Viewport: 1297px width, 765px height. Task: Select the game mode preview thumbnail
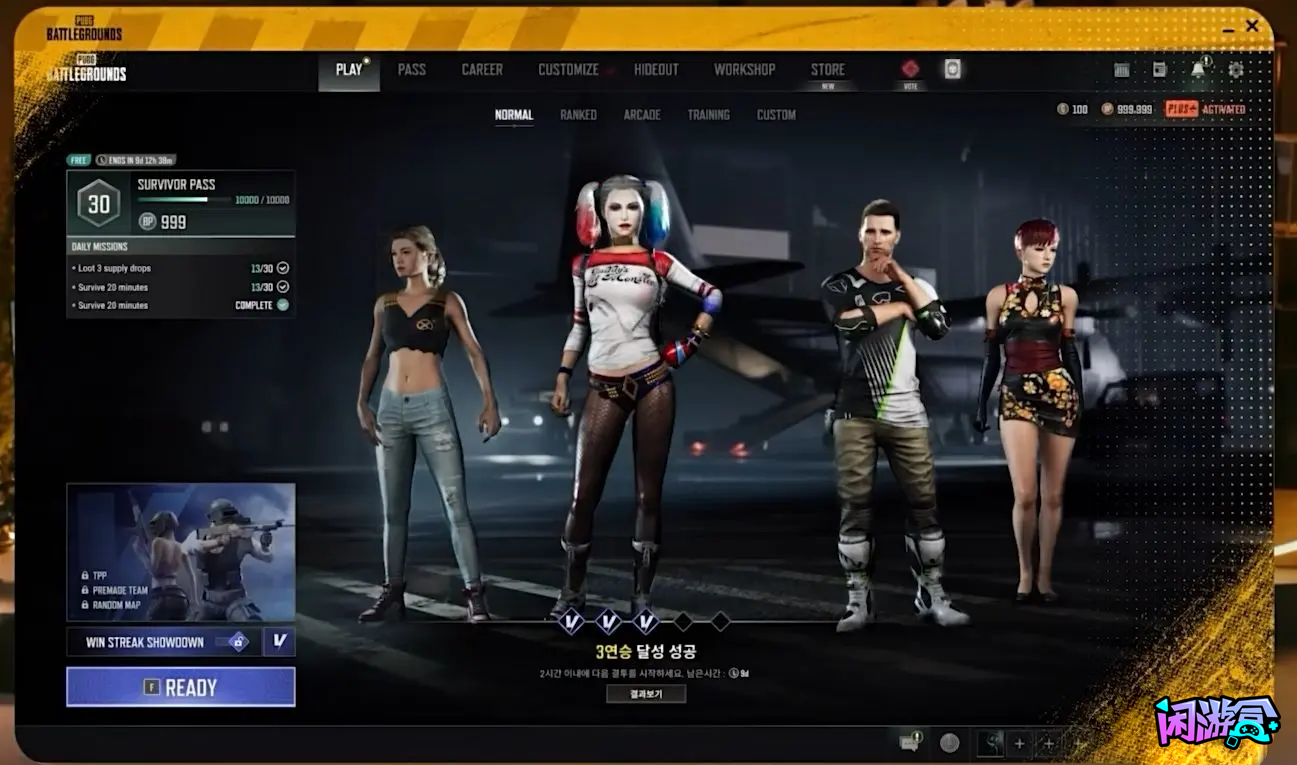[180, 552]
